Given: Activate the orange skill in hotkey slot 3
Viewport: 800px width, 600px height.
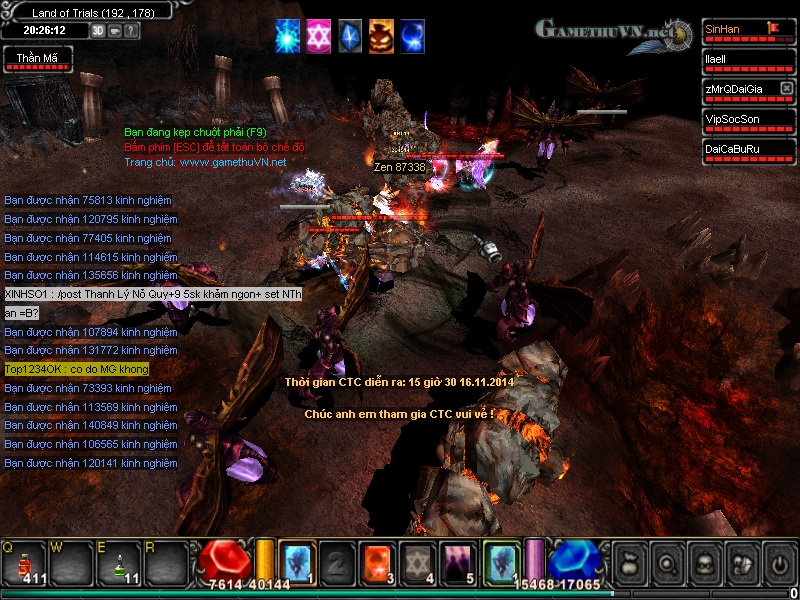Looking at the screenshot, I should (377, 560).
